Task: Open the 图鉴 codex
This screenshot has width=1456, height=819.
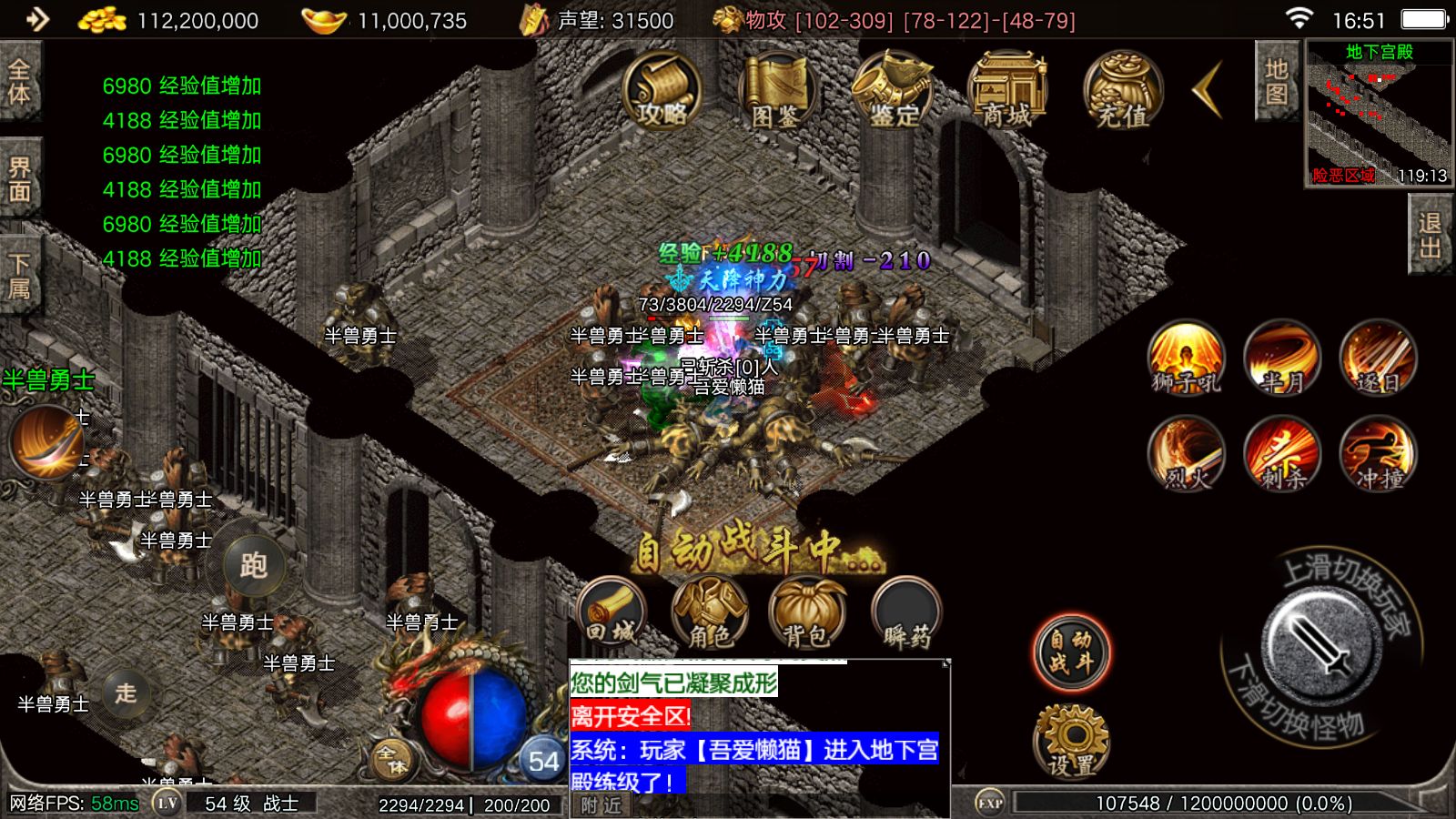Action: coord(775,90)
